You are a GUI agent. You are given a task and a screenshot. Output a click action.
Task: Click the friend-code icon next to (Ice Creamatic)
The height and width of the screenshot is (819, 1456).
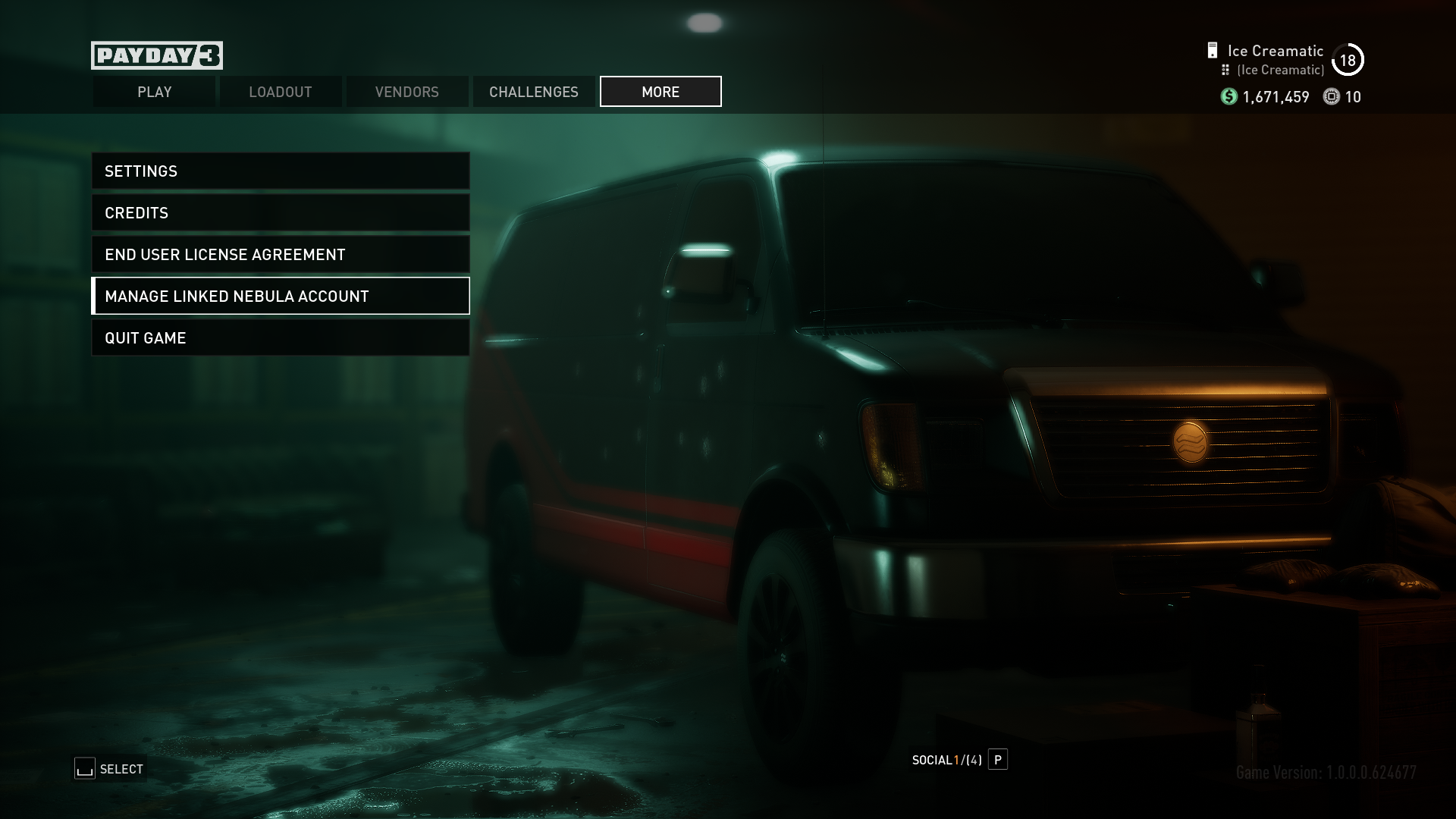1225,69
